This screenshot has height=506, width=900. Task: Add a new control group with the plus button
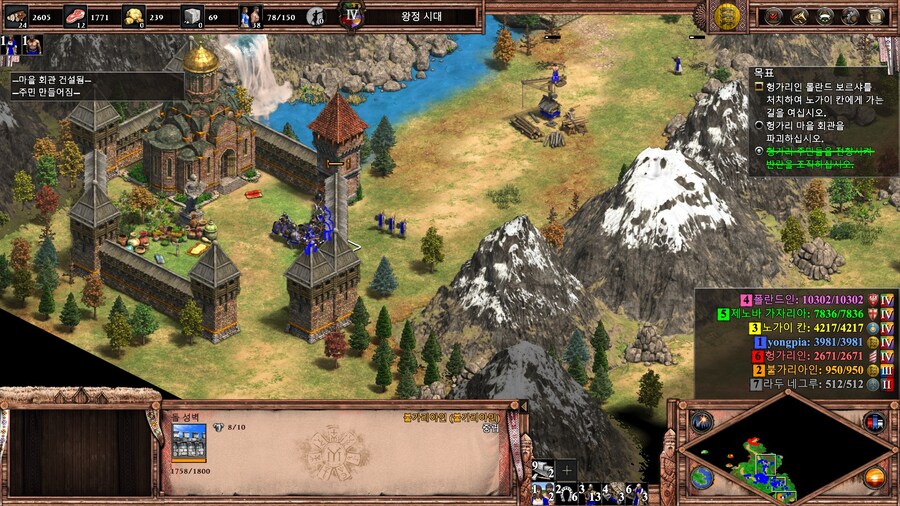coord(567,469)
